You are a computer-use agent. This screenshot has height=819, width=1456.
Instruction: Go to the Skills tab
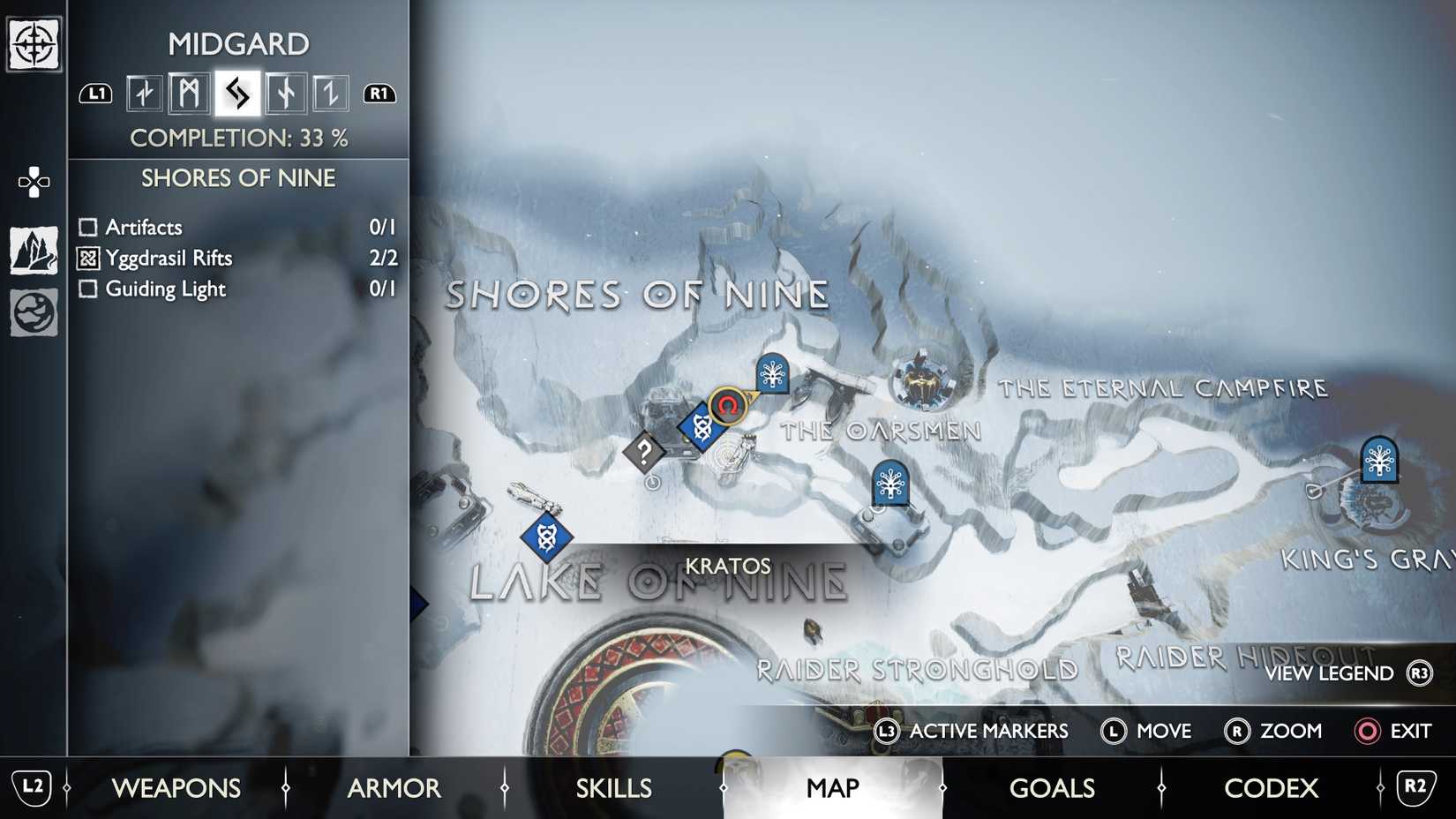613,787
